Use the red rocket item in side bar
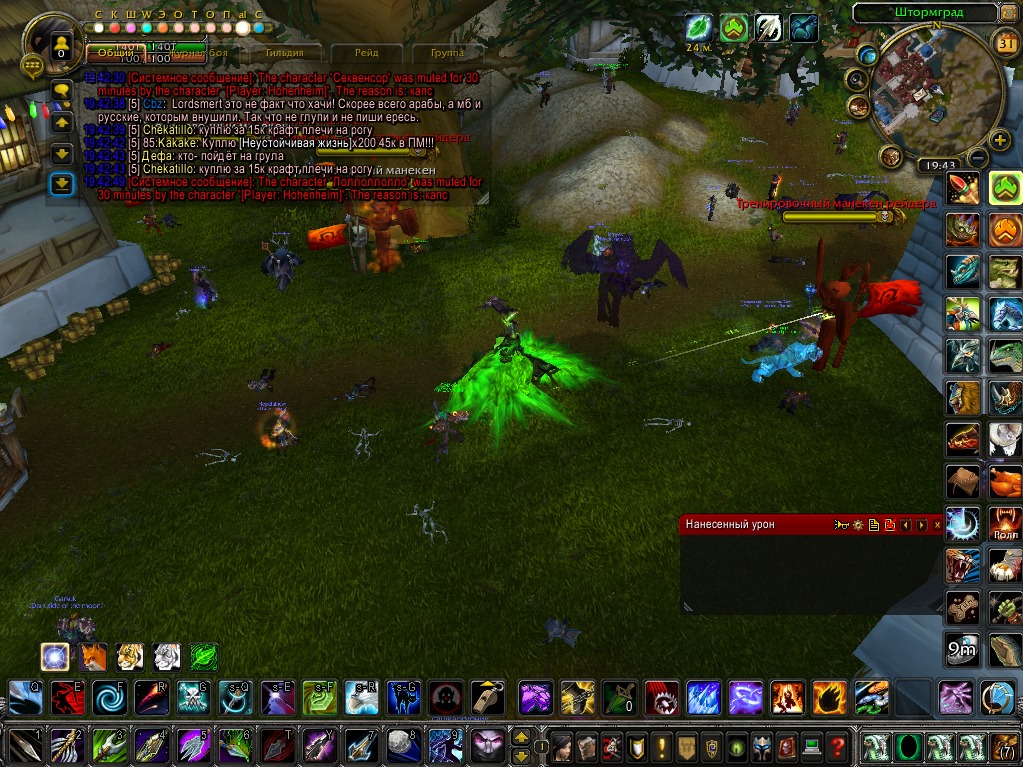The width and height of the screenshot is (1023, 767). 963,187
